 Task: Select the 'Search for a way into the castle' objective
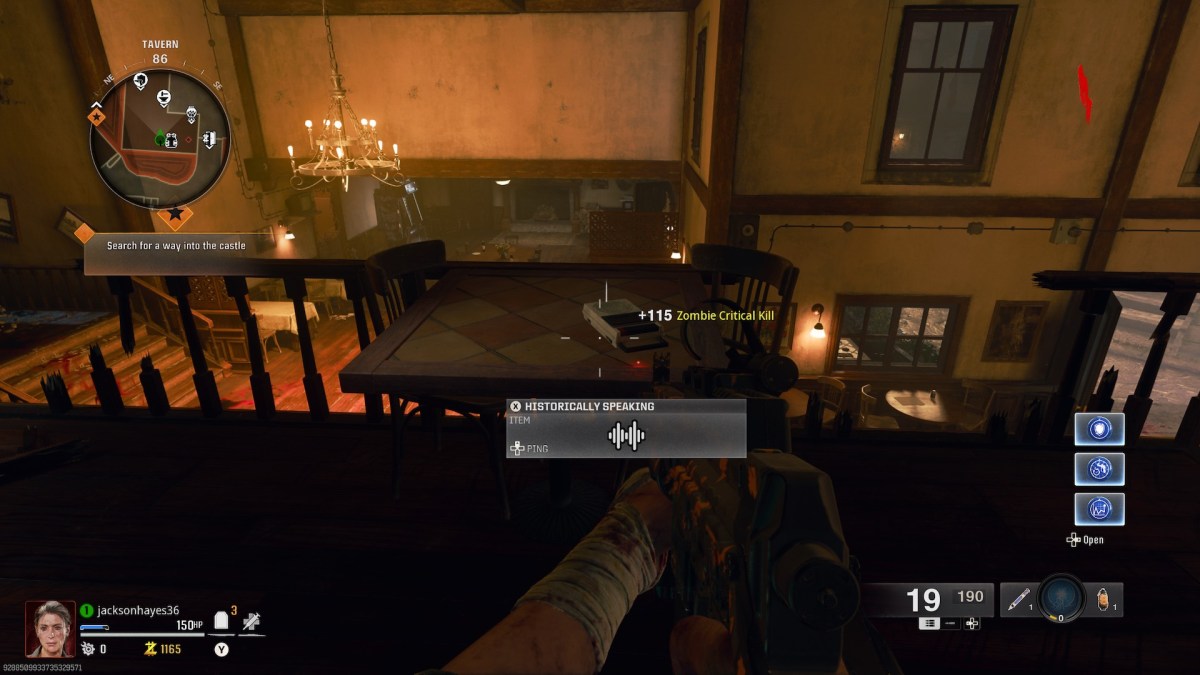[176, 245]
